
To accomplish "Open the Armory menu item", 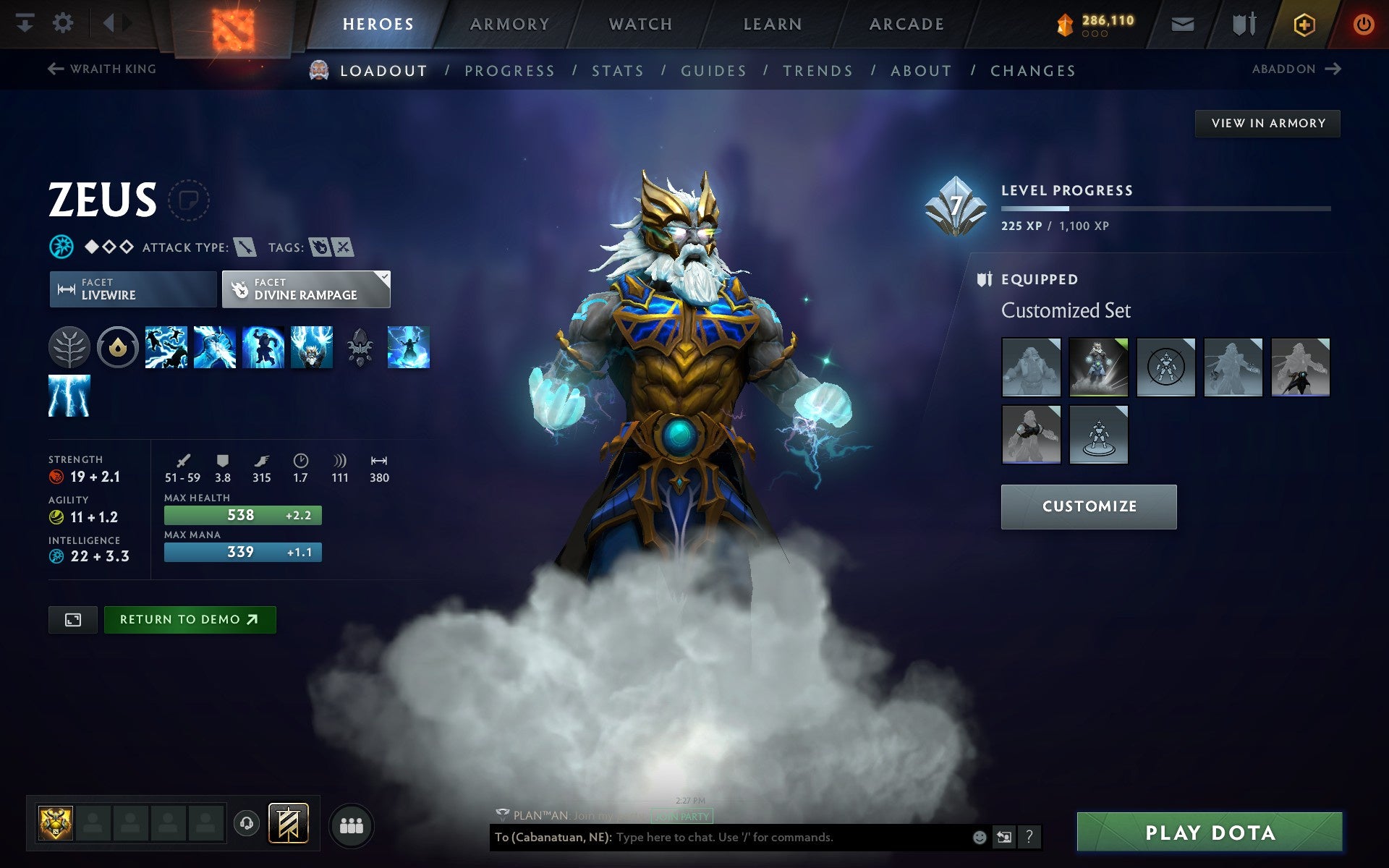I will tap(509, 23).
